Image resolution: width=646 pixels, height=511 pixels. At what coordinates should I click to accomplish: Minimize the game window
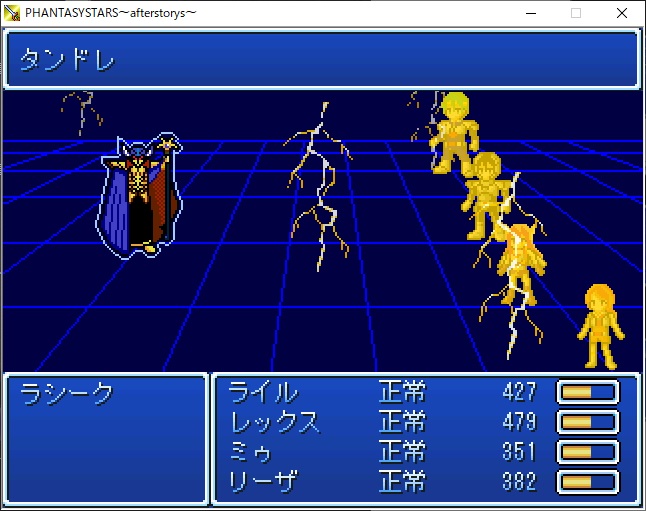point(530,13)
